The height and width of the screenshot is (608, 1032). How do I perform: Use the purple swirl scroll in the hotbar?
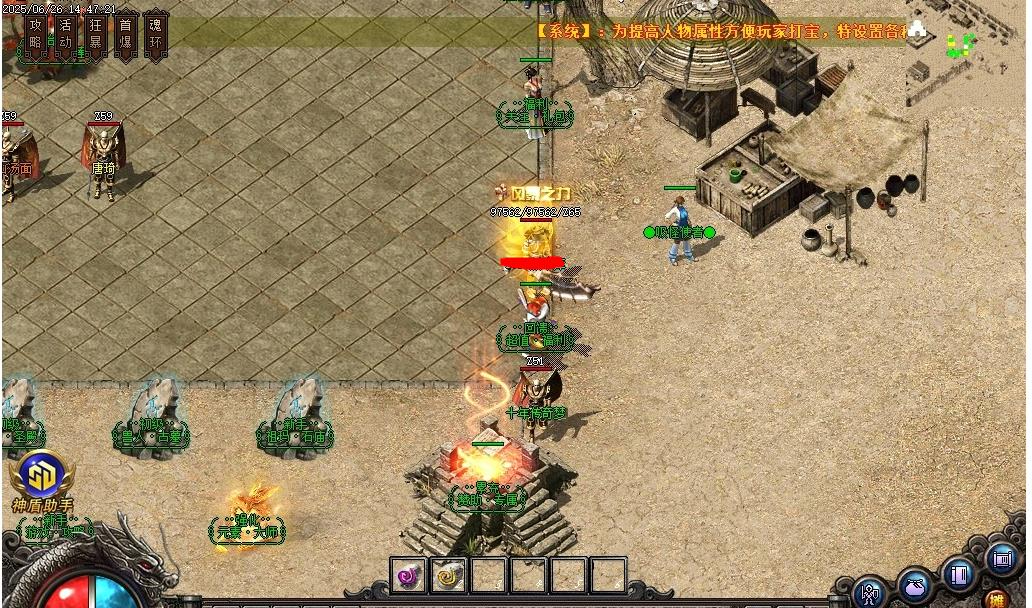[408, 575]
